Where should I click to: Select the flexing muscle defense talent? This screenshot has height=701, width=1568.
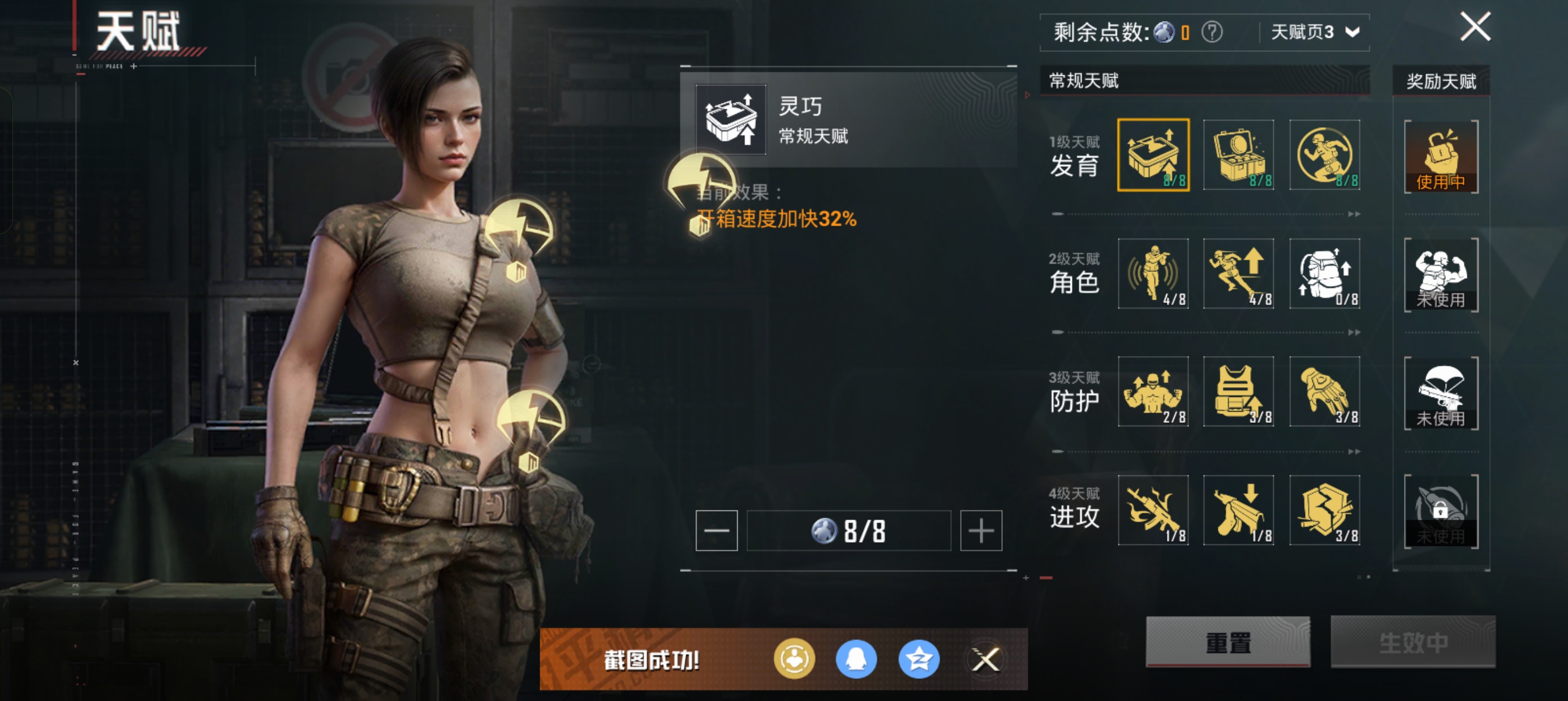(1153, 391)
